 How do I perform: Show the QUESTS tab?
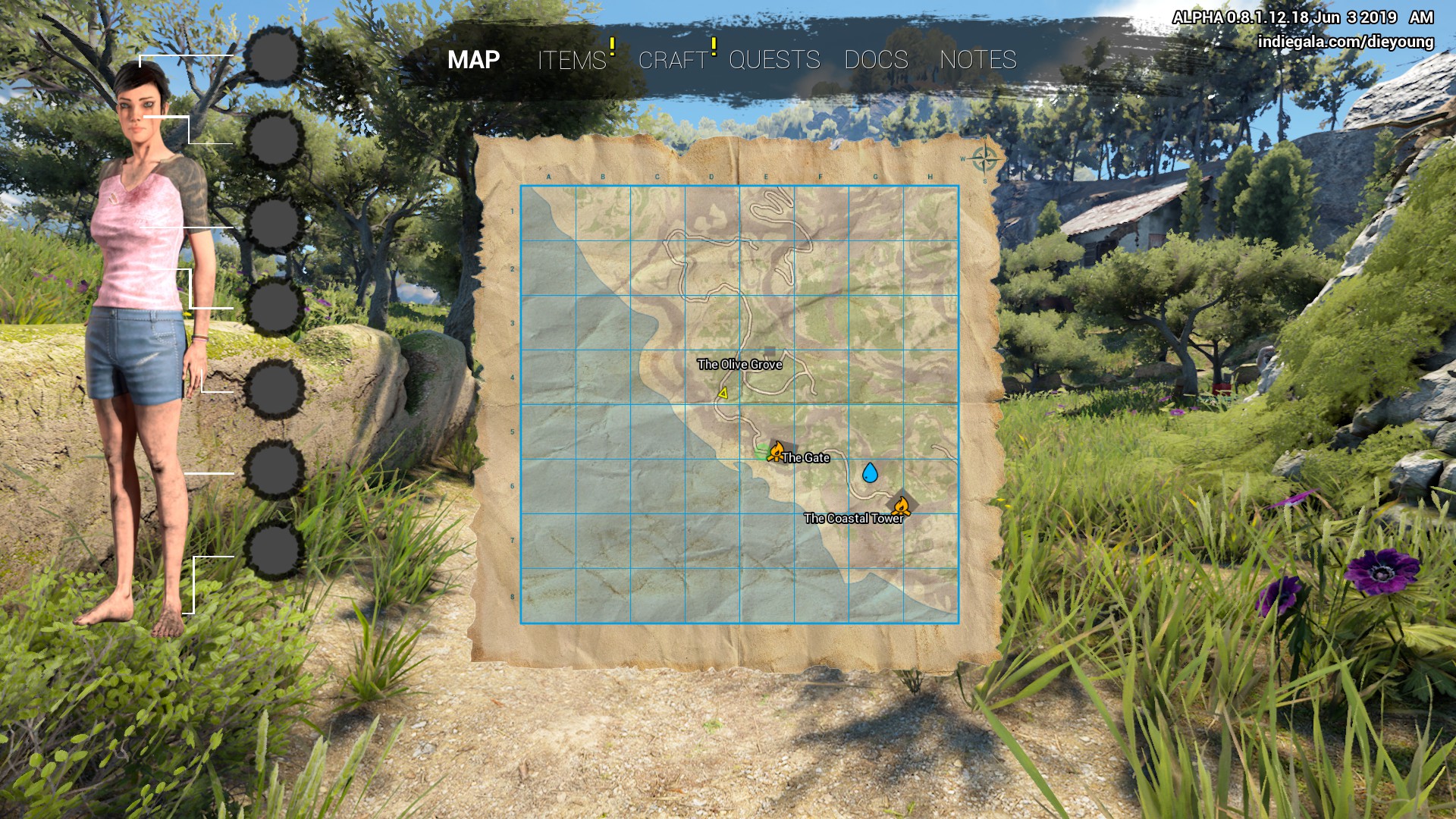(774, 60)
